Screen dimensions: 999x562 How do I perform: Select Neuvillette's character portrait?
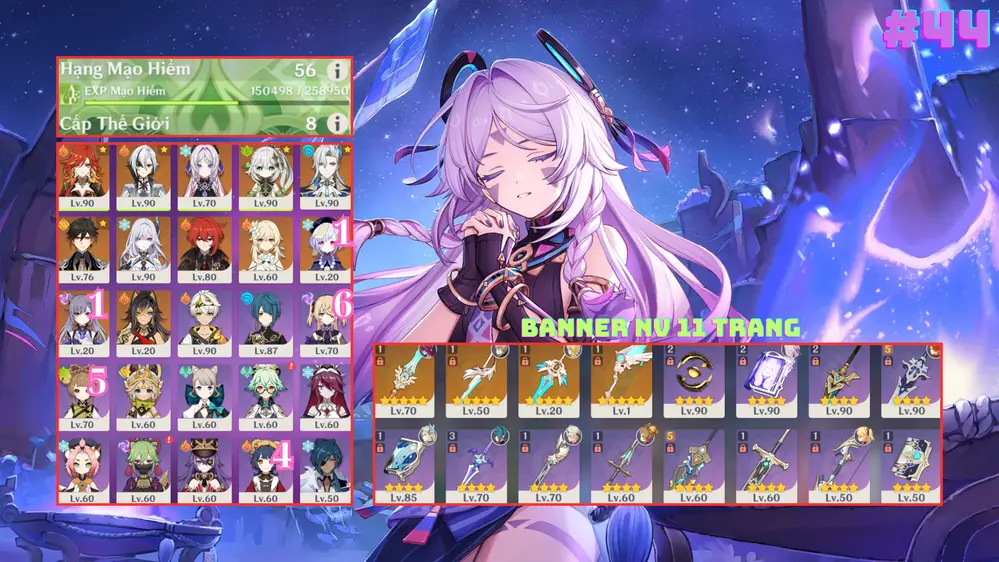click(325, 171)
